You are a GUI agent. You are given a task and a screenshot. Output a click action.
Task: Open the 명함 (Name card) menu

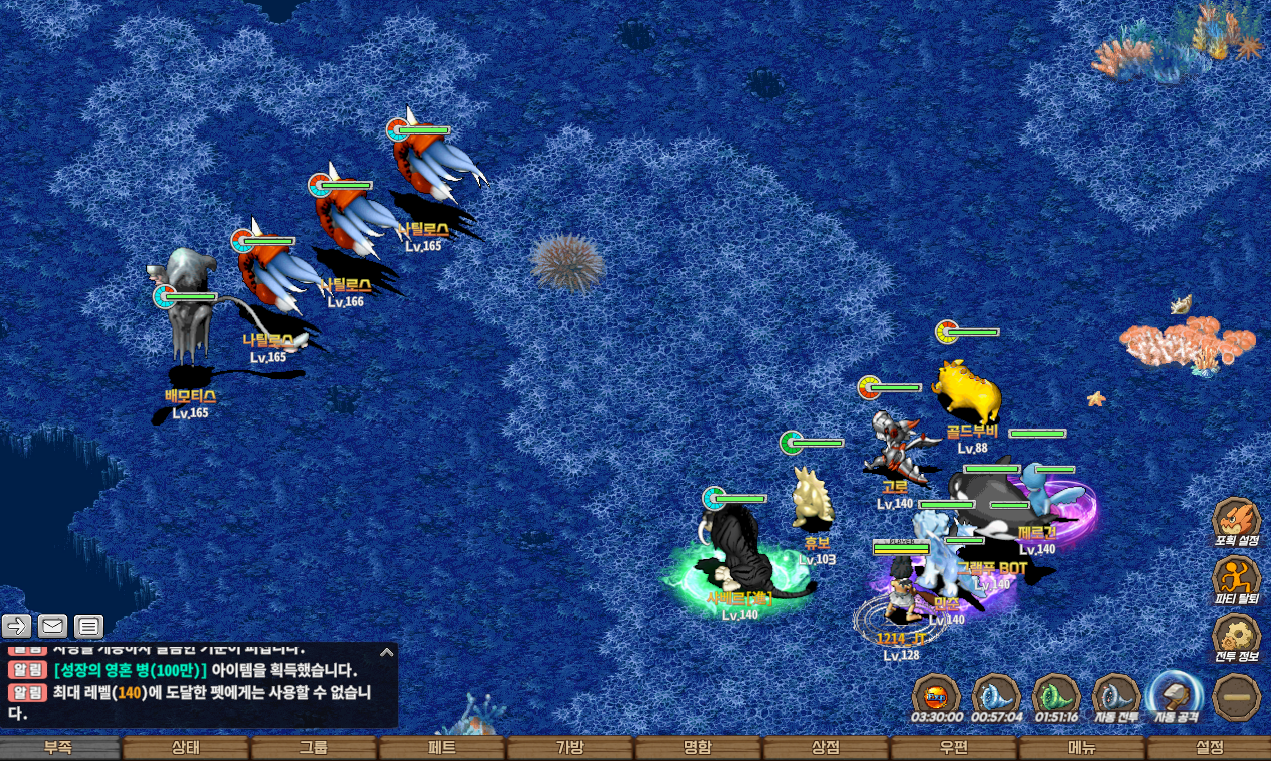point(698,748)
